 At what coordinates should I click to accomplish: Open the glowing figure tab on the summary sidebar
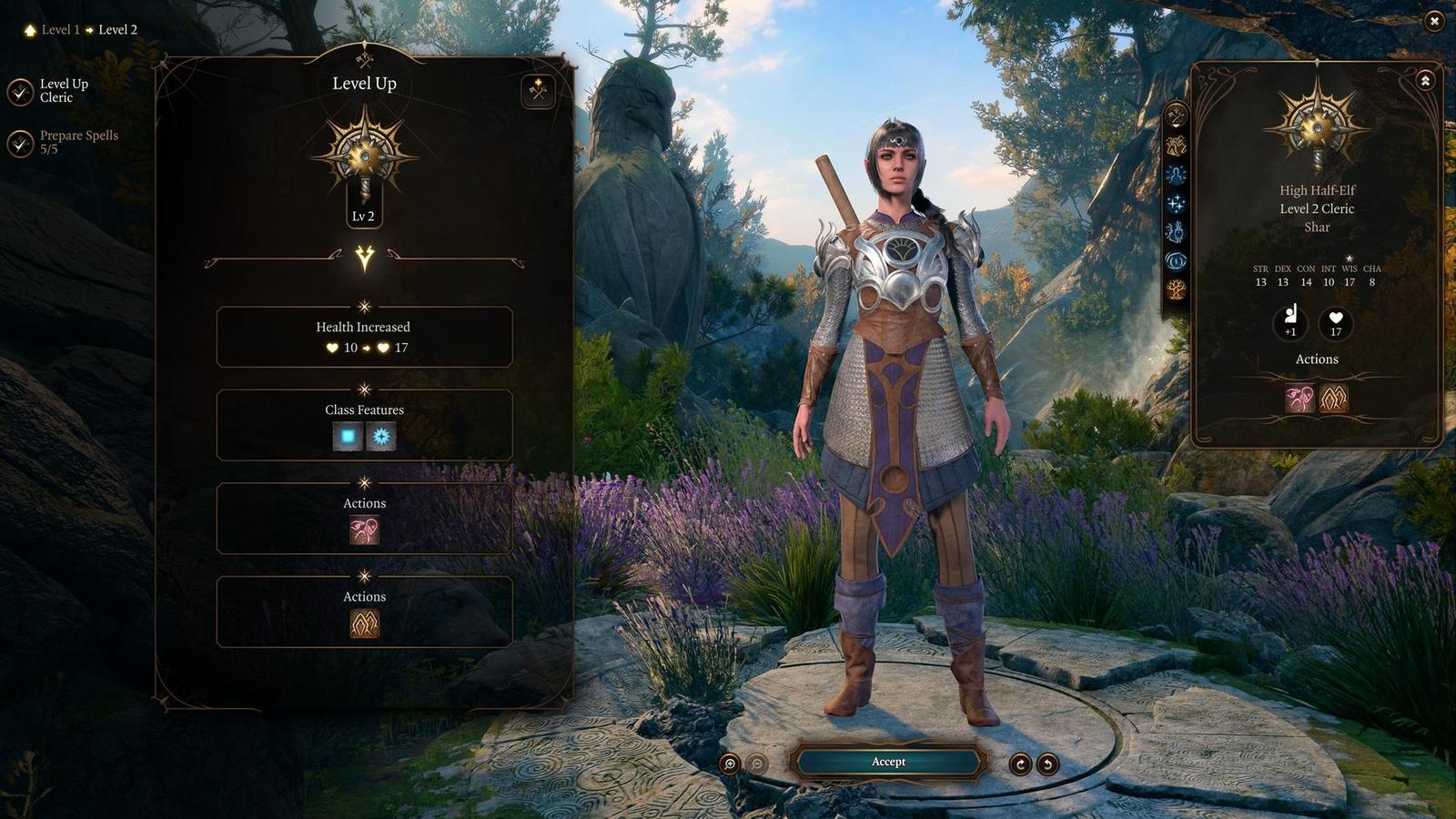click(x=1176, y=174)
